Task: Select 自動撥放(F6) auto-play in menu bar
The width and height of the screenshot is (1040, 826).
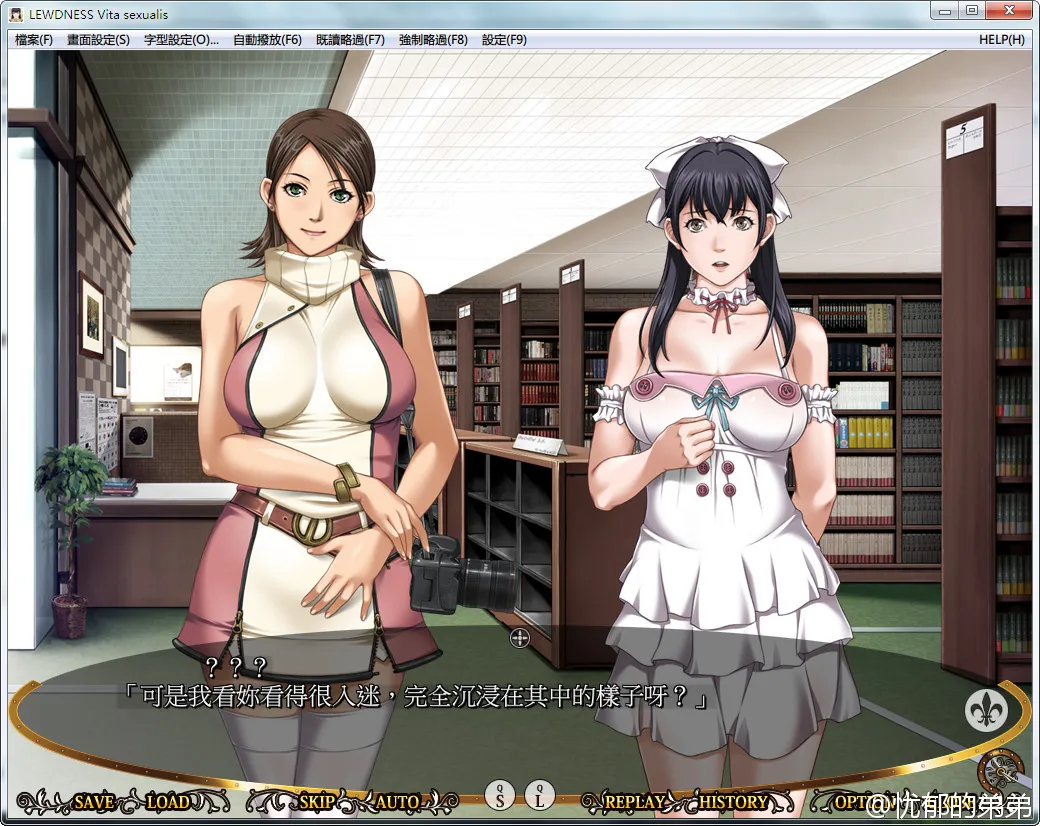Action: coord(267,40)
